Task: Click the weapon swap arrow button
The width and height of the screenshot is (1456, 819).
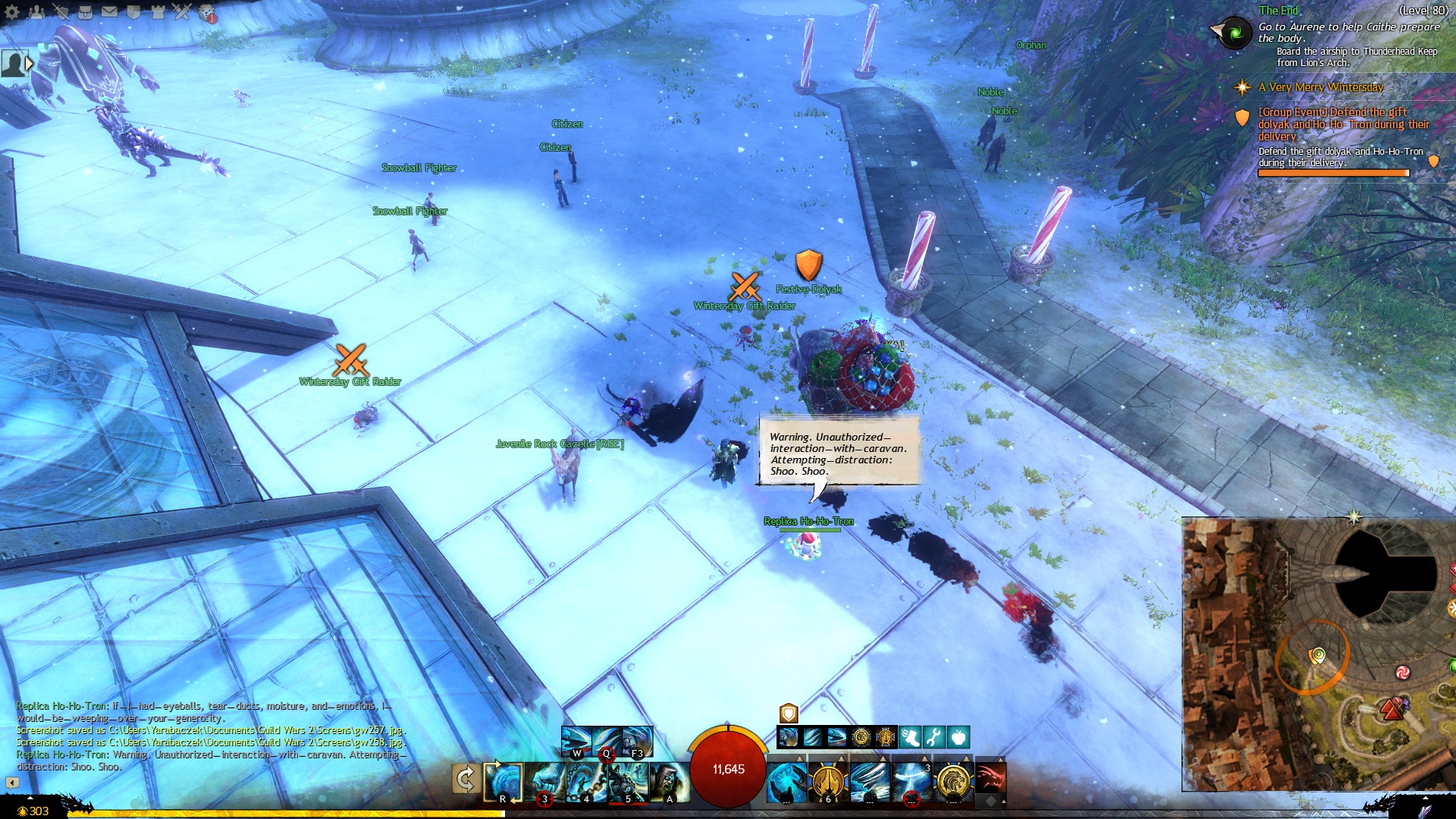Action: point(466,779)
